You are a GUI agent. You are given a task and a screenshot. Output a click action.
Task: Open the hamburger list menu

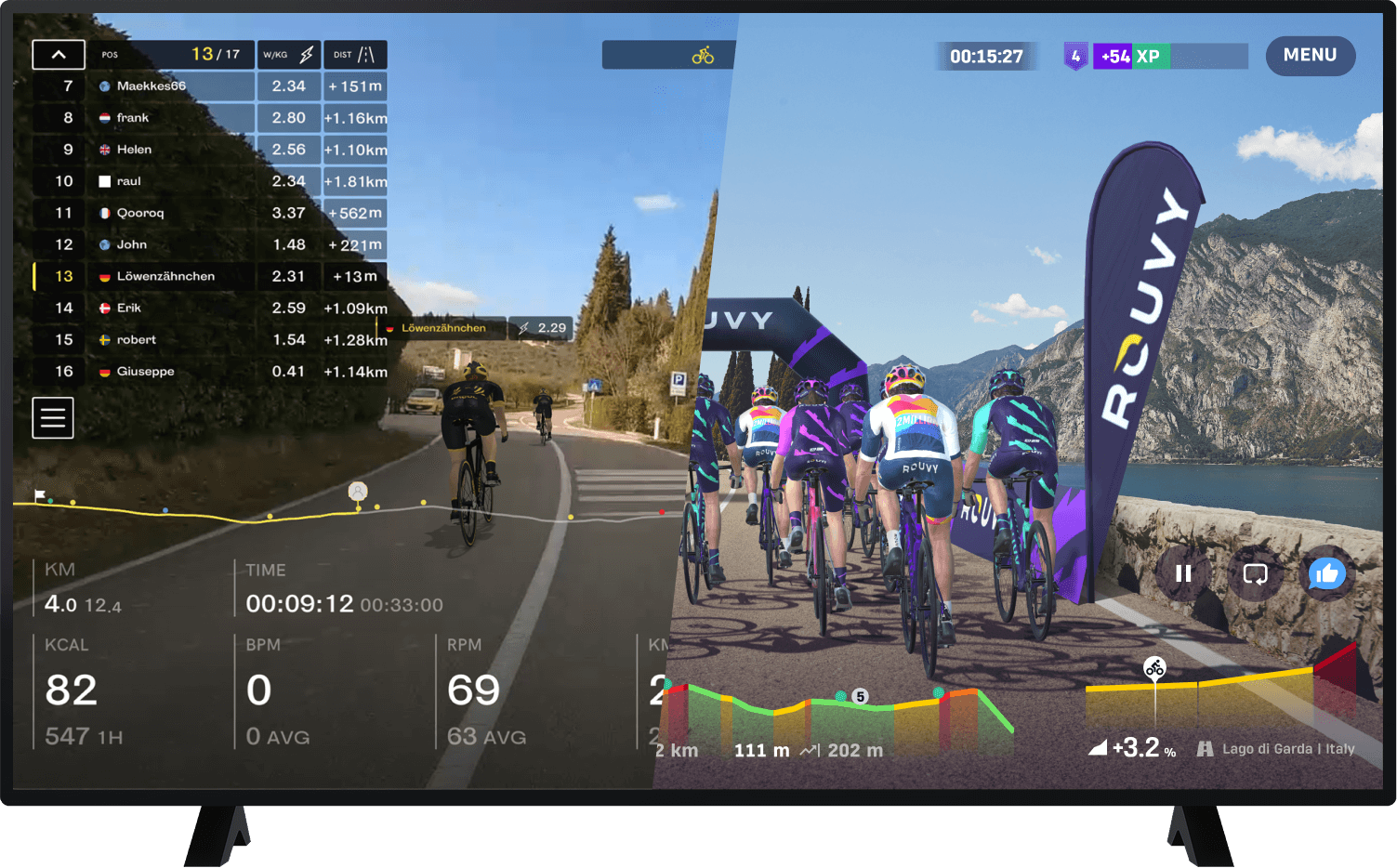(53, 418)
